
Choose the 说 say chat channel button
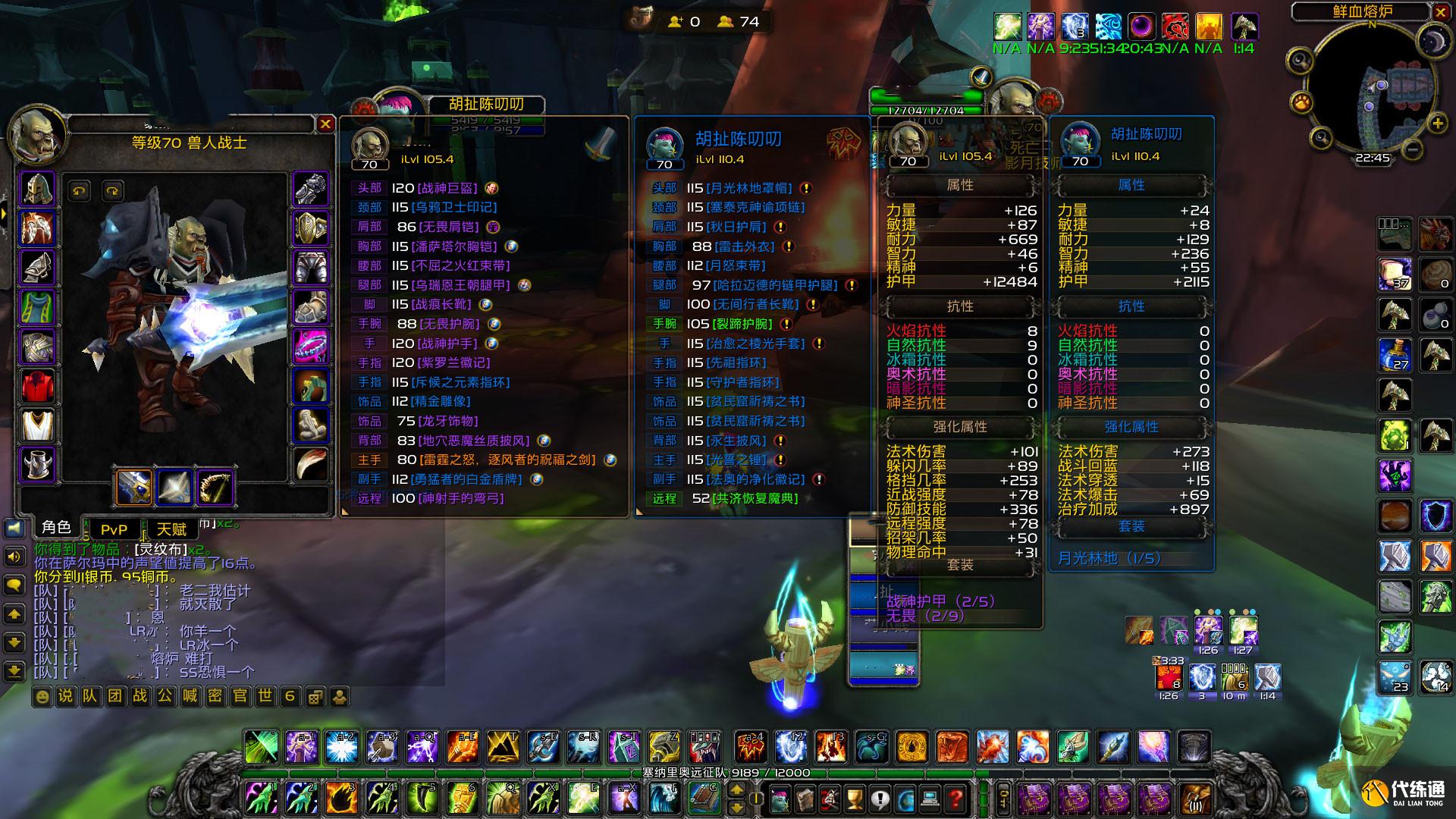[66, 696]
